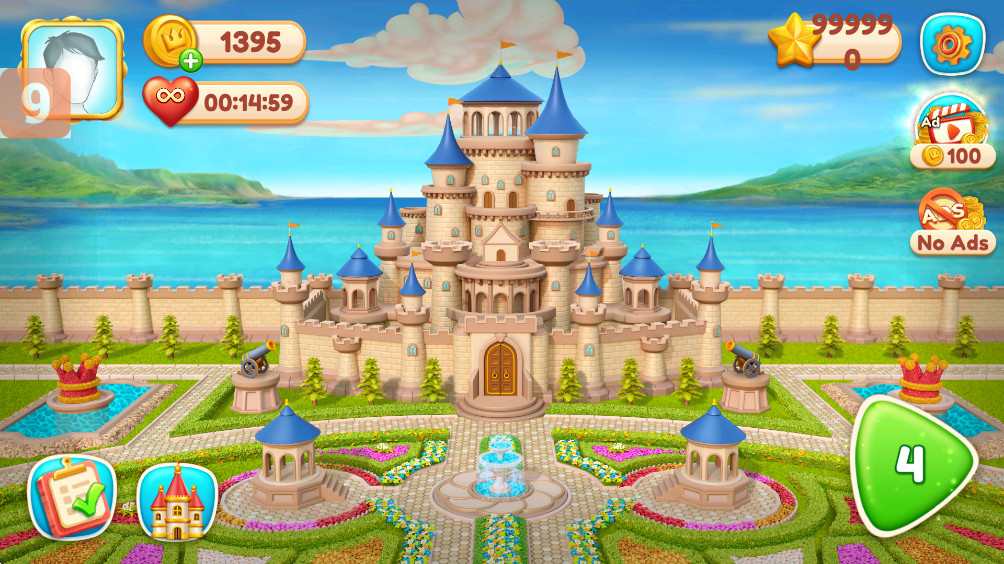Add more coins with the green plus
Screen dimensions: 1004x564
click(x=191, y=60)
